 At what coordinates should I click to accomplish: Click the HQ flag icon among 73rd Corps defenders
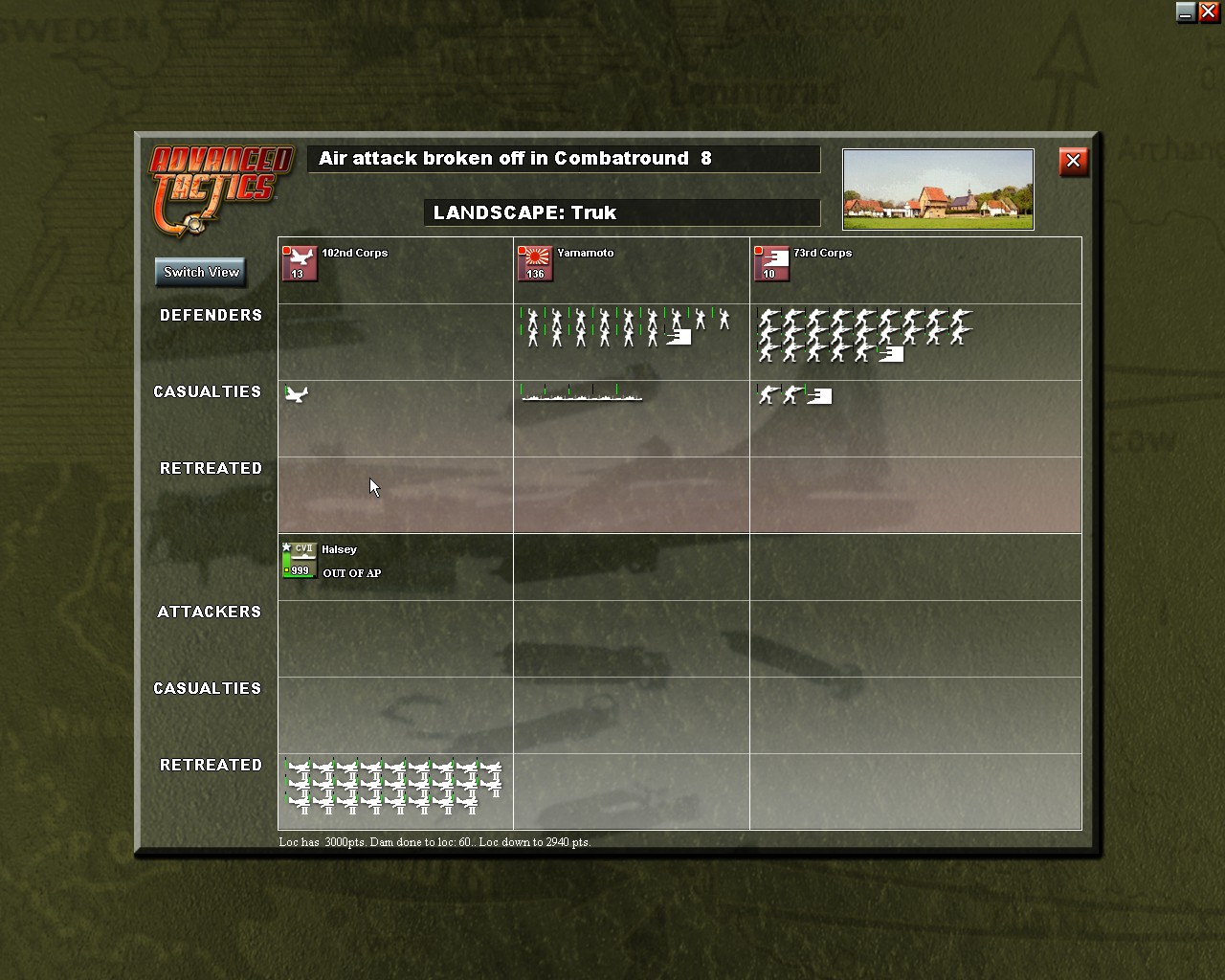pyautogui.click(x=891, y=354)
